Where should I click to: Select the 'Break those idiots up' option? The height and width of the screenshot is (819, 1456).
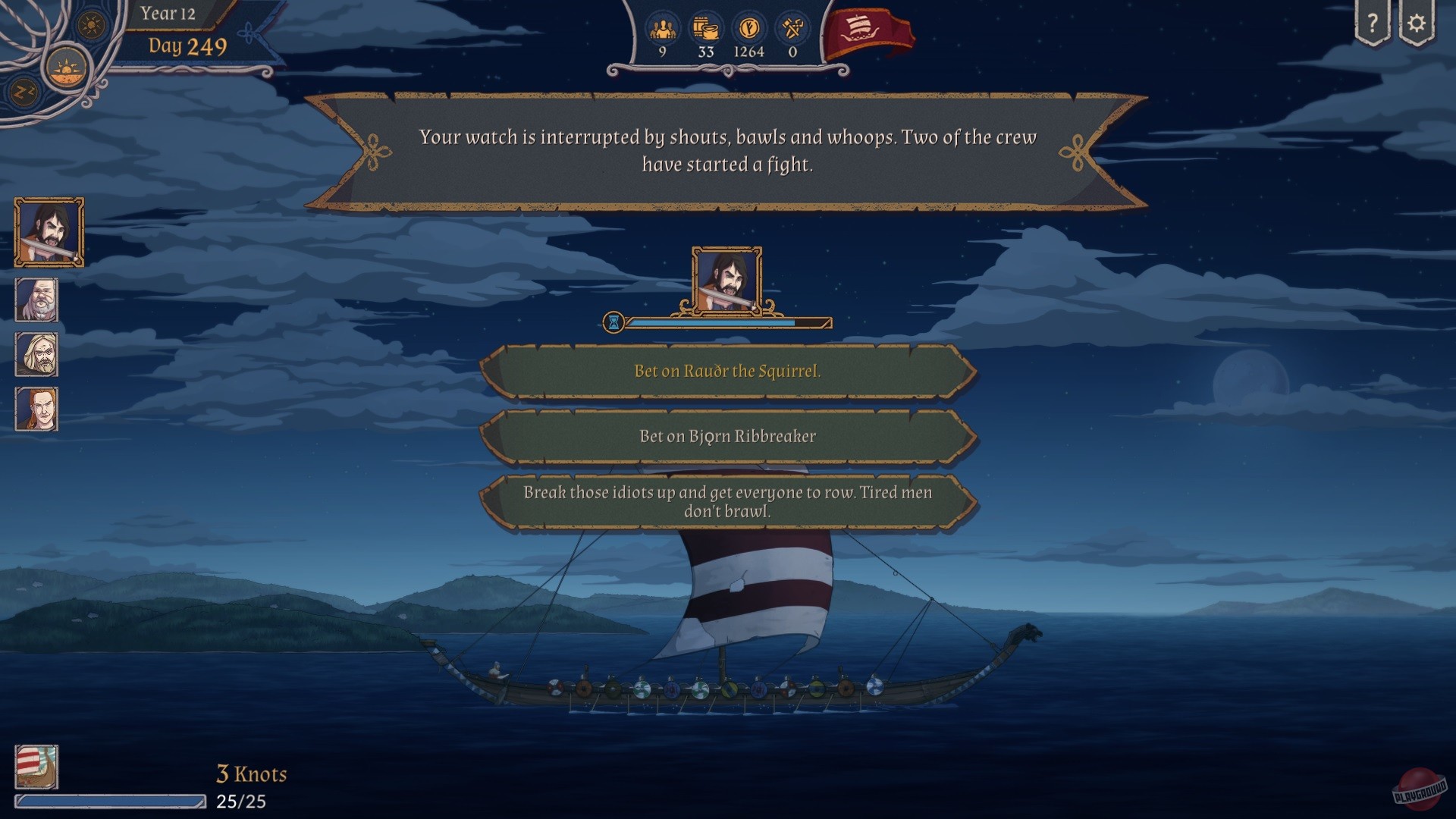click(726, 500)
